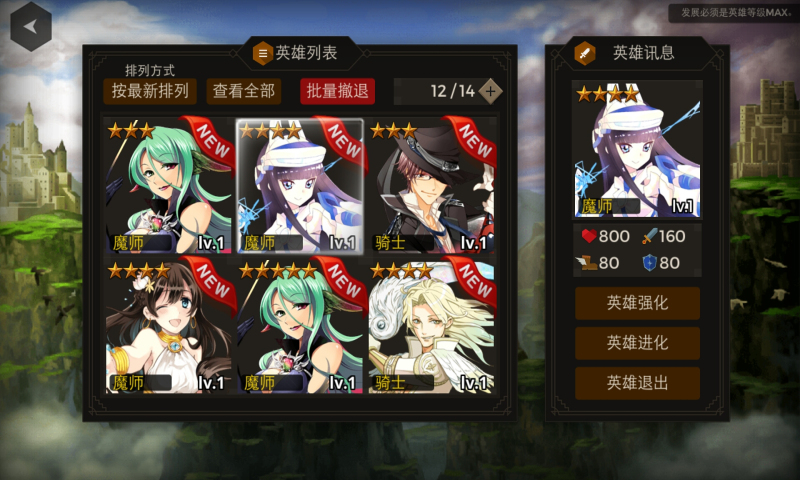Open 英雄强化 hero enhancement
The height and width of the screenshot is (480, 800).
click(637, 303)
